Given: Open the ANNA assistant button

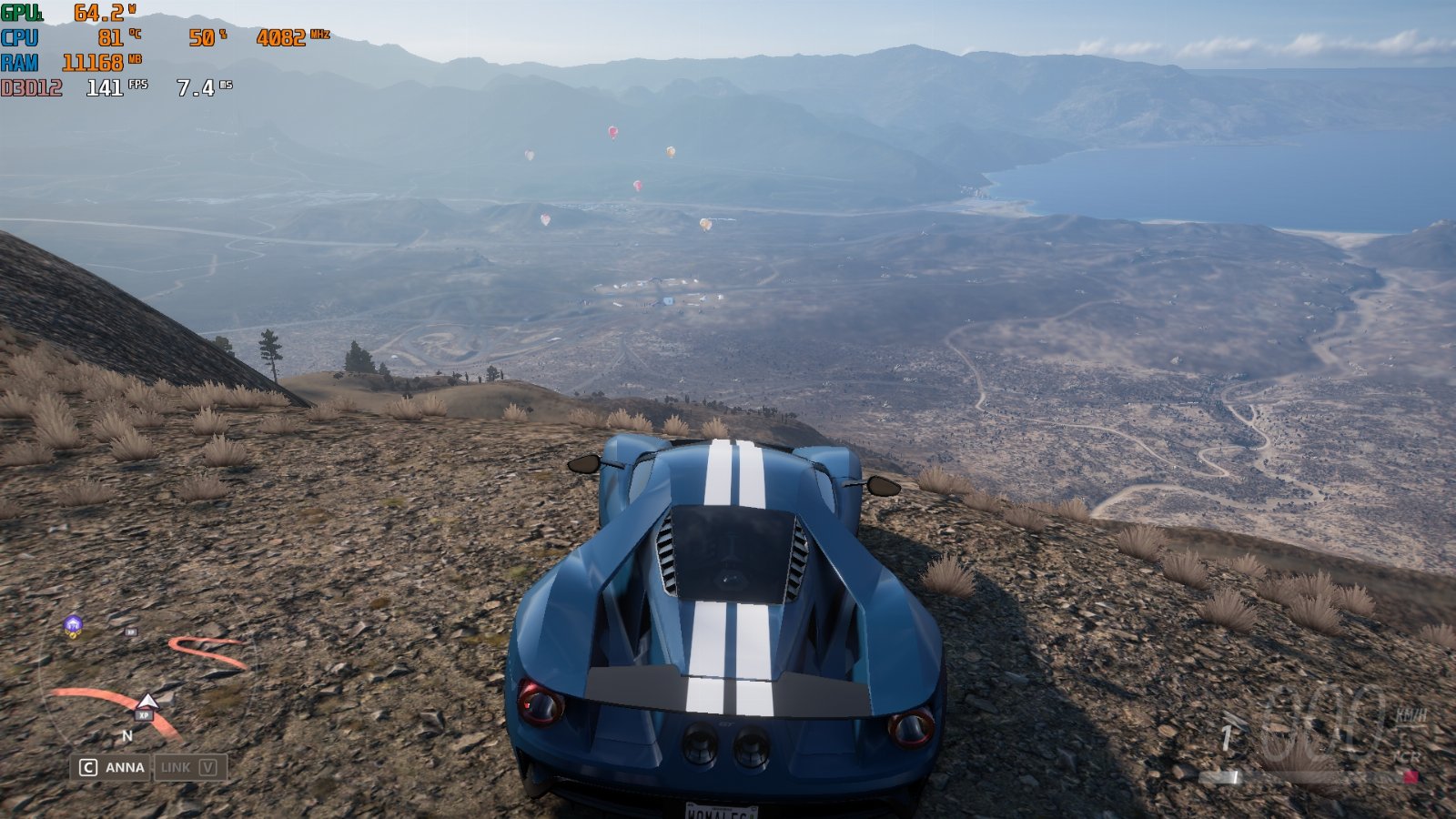Looking at the screenshot, I should tap(113, 767).
